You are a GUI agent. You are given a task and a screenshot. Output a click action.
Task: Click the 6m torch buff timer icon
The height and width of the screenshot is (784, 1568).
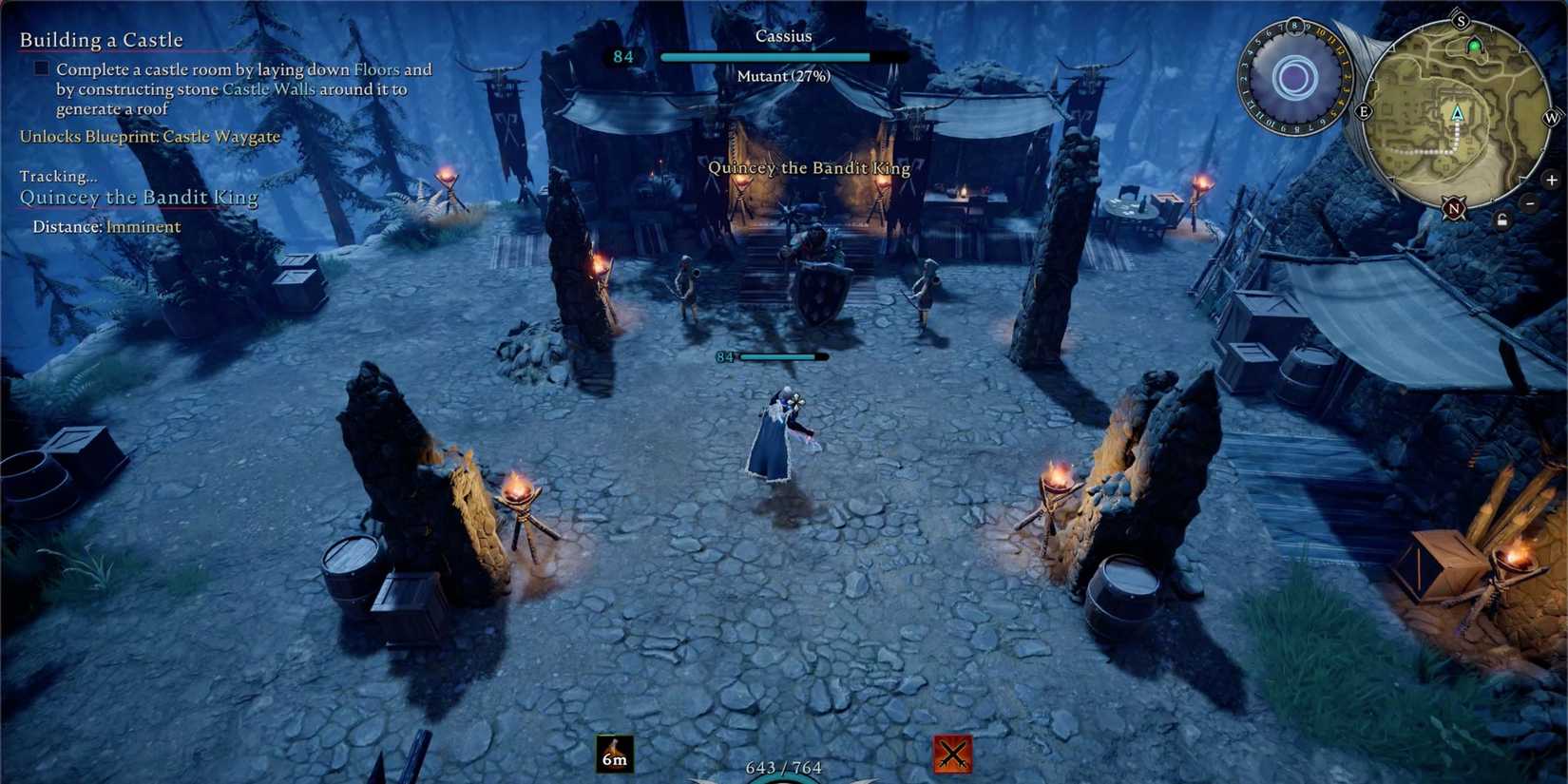pos(613,751)
